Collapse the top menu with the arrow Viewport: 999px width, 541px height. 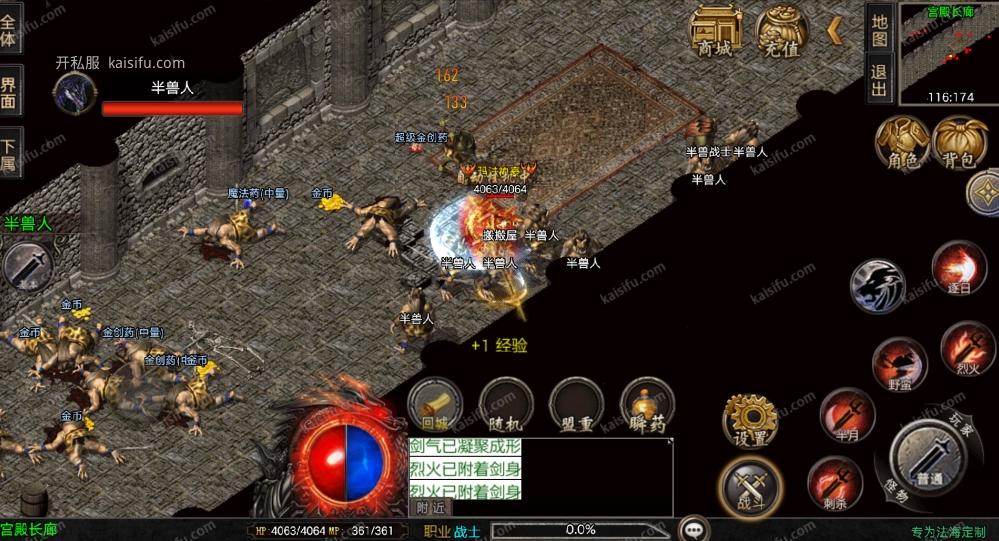point(834,31)
